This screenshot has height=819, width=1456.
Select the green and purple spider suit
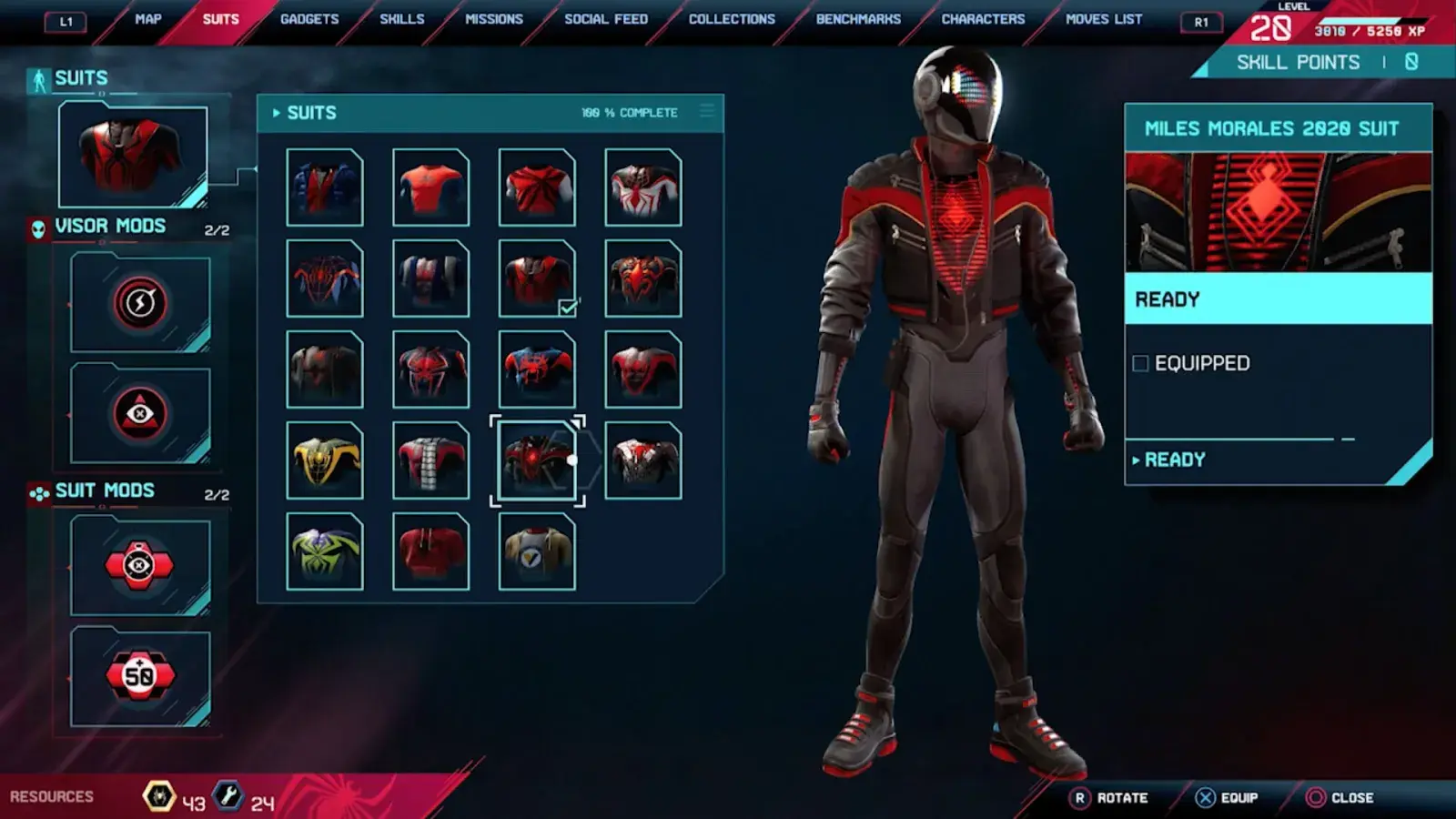point(325,551)
